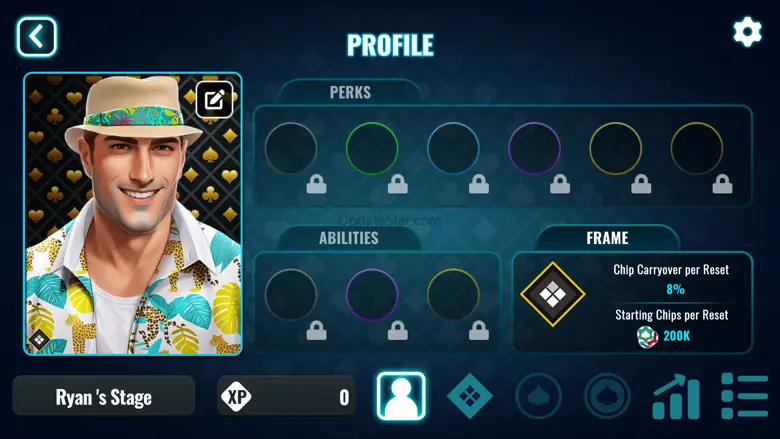
Task: Select the green-ringed locked perk slot
Action: (x=372, y=148)
